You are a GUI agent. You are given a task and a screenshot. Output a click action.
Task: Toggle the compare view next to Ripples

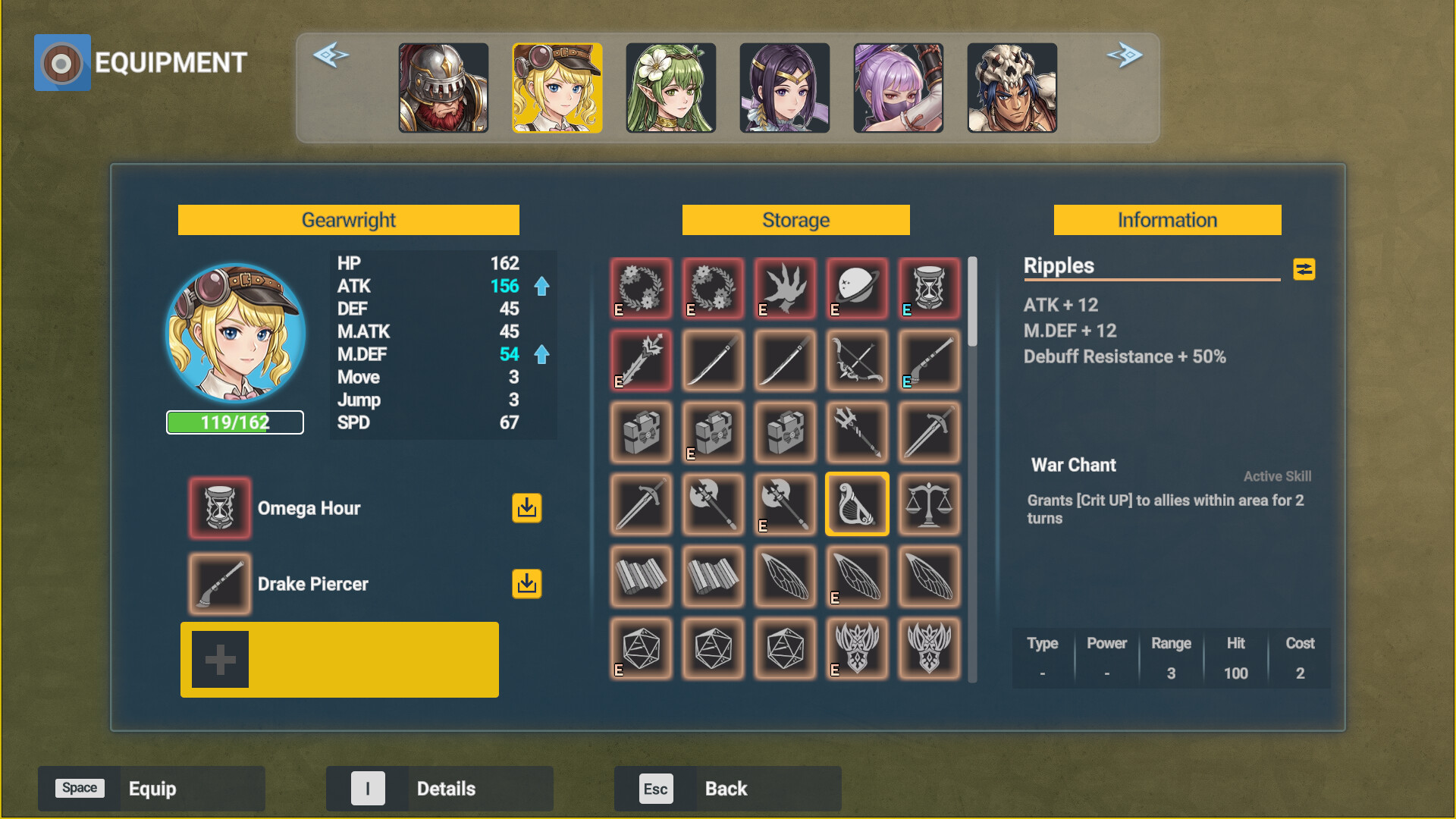click(1304, 269)
